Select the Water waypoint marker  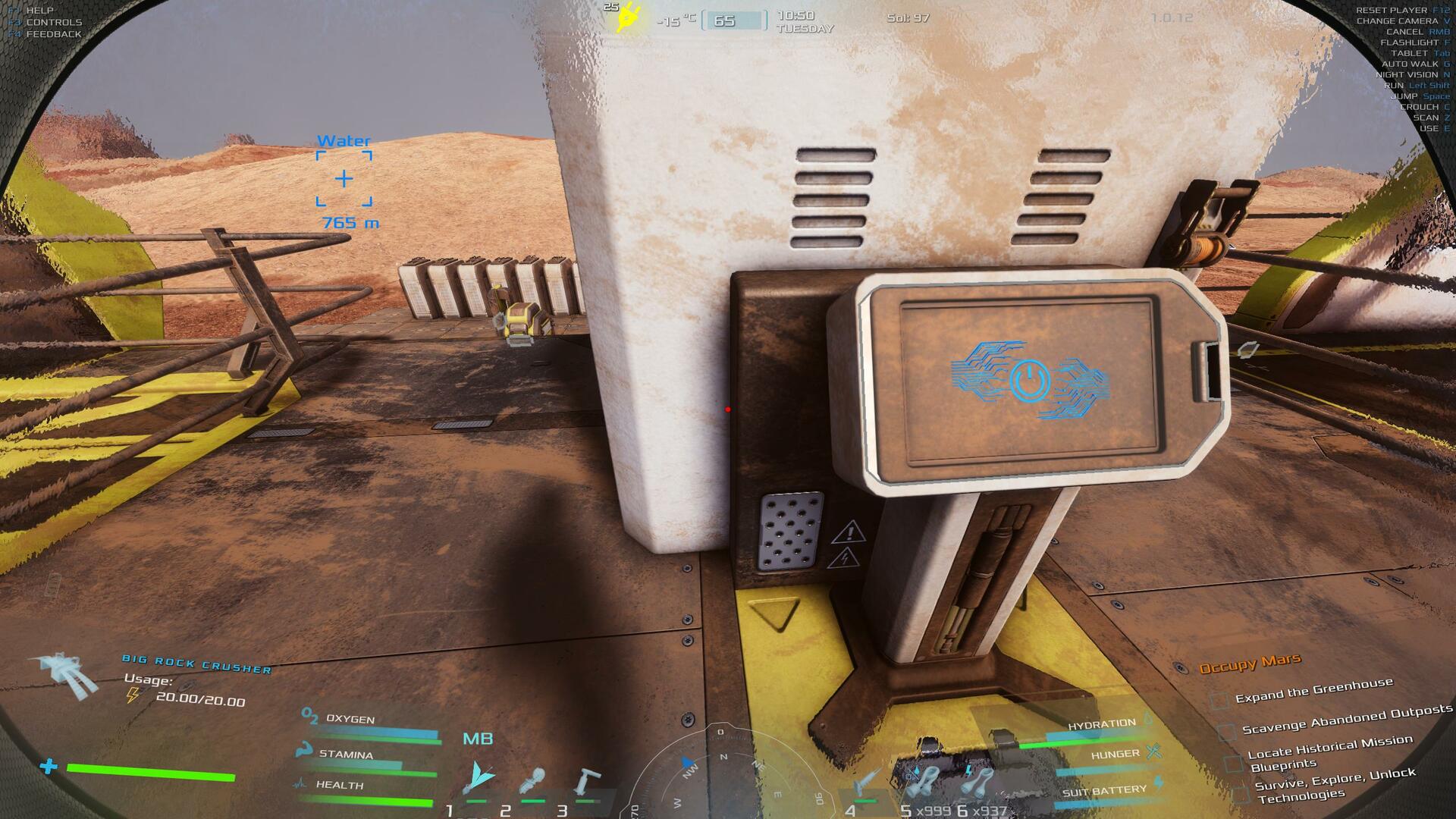click(344, 179)
